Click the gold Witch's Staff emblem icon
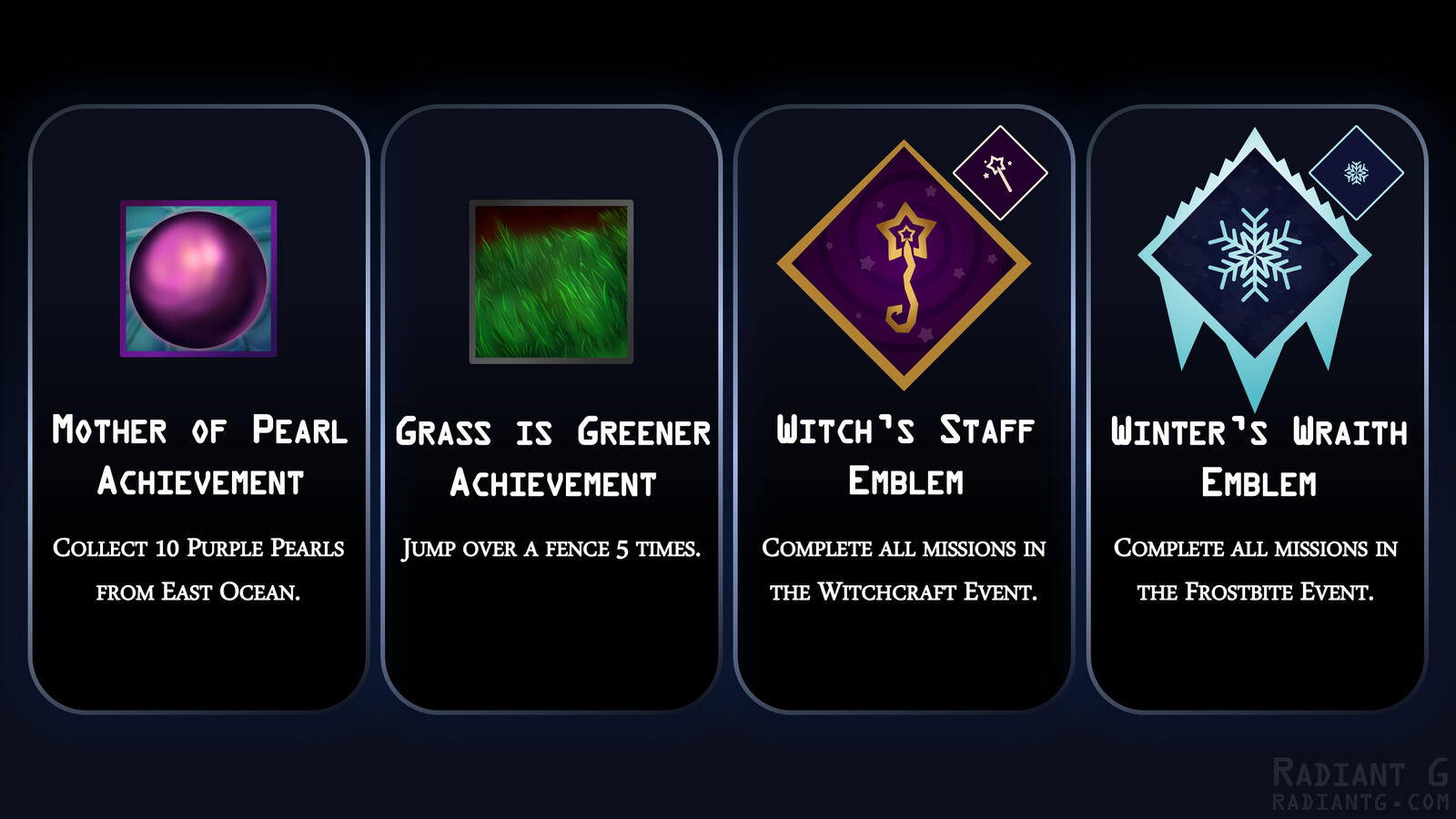This screenshot has width=1456, height=819. pyautogui.click(x=904, y=264)
